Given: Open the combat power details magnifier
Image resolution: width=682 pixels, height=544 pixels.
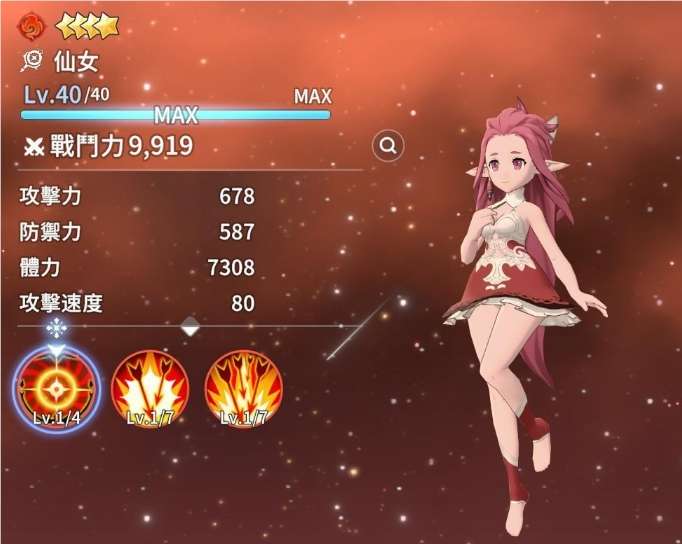Looking at the screenshot, I should click(388, 146).
